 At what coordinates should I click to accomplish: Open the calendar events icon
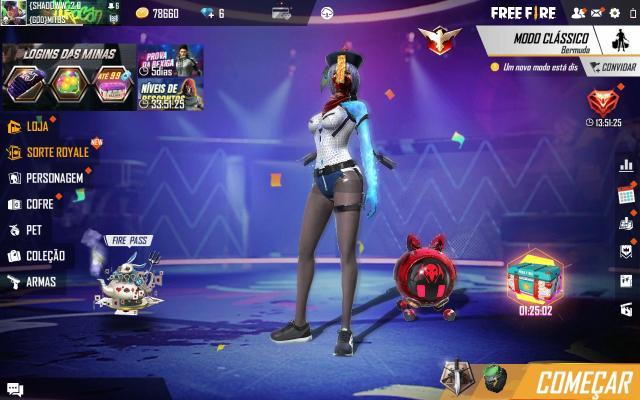point(627,194)
